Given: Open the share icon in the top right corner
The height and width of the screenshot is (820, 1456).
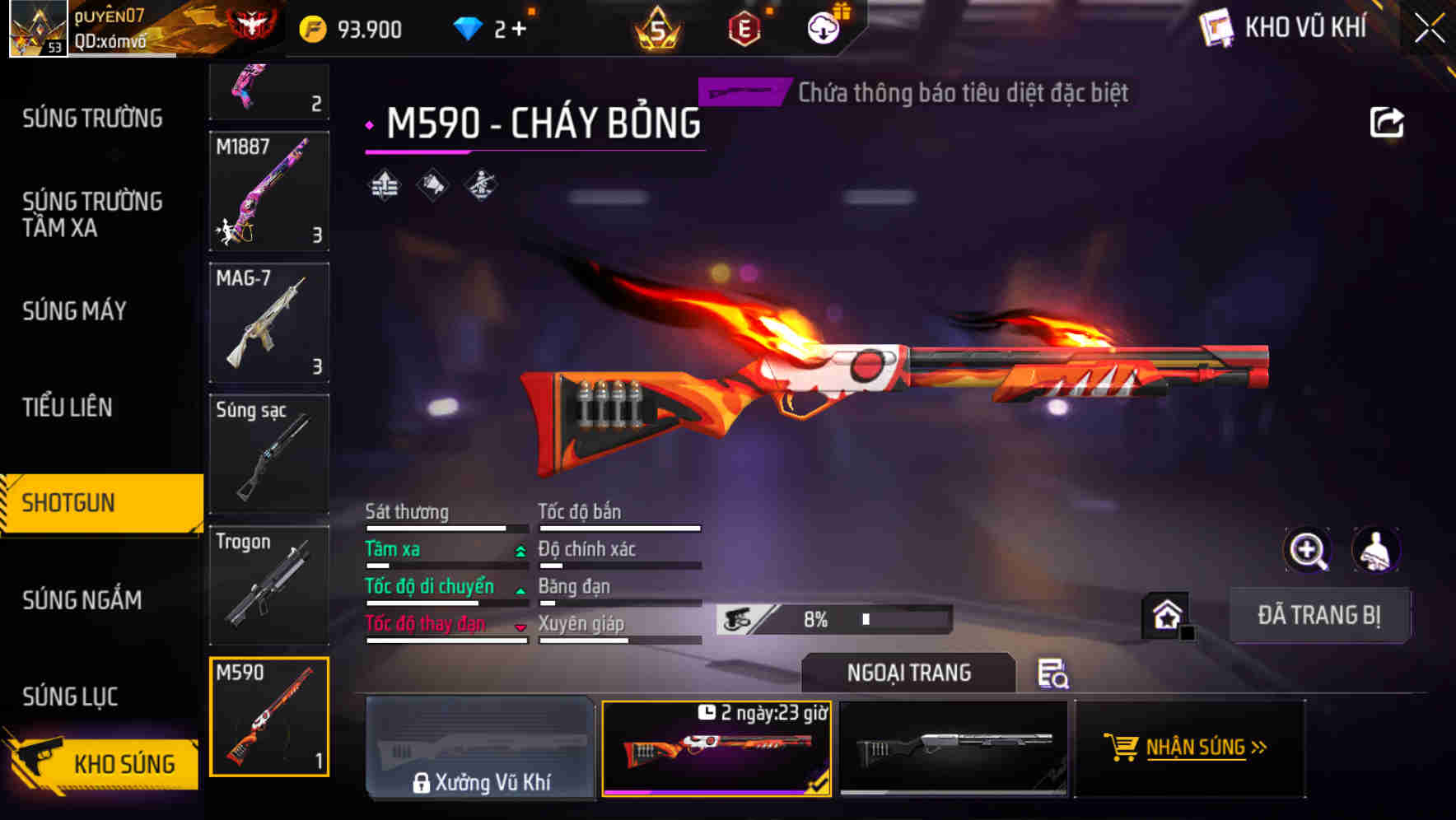Looking at the screenshot, I should tap(1387, 121).
